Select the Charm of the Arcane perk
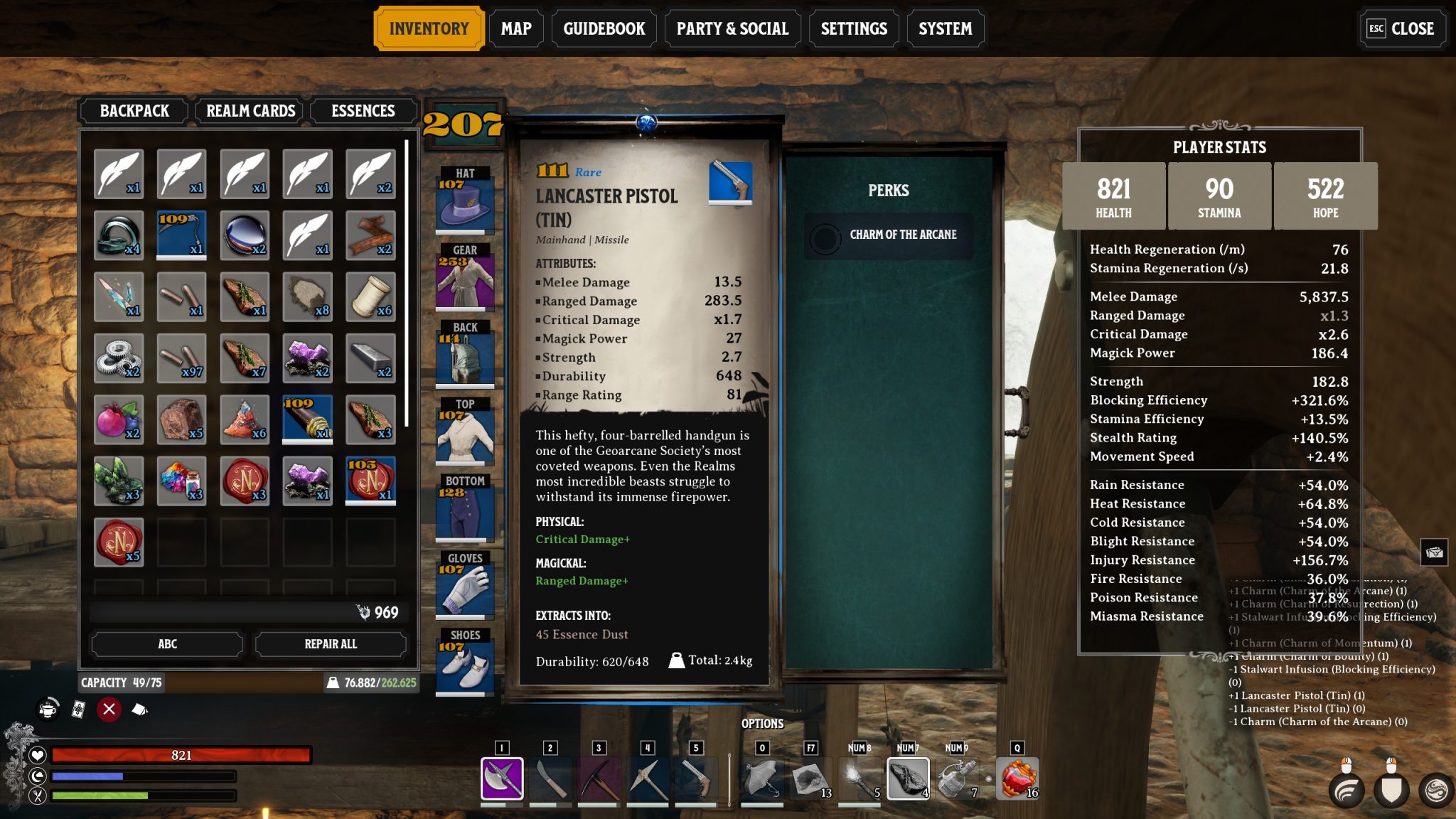Image resolution: width=1456 pixels, height=819 pixels. [x=889, y=235]
